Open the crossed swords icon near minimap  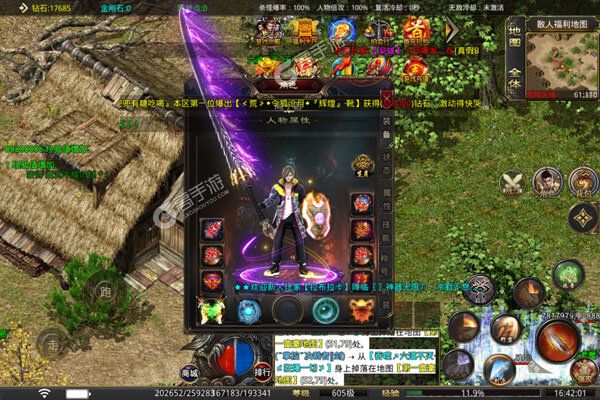[512, 181]
